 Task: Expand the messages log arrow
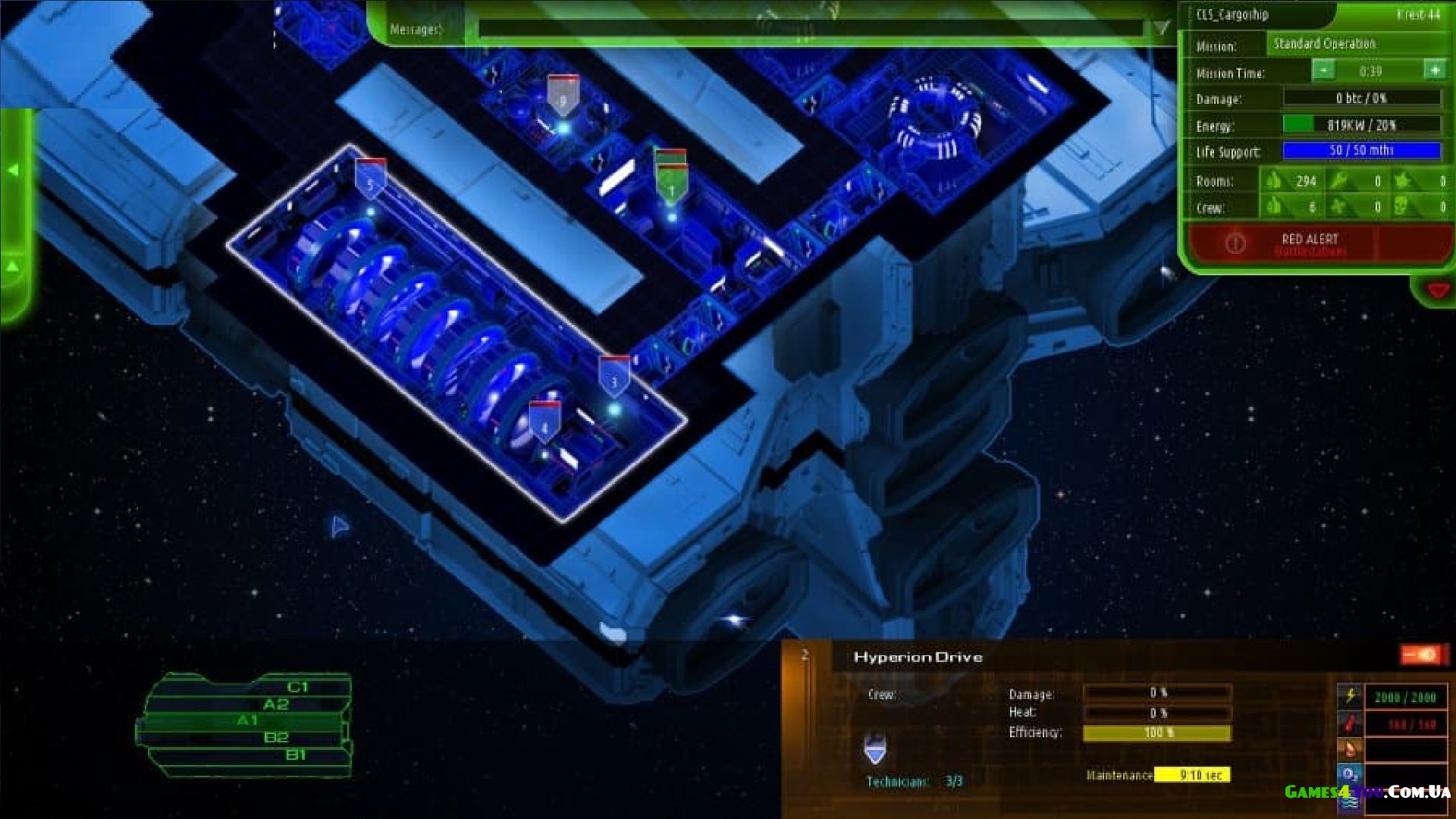(x=1162, y=29)
